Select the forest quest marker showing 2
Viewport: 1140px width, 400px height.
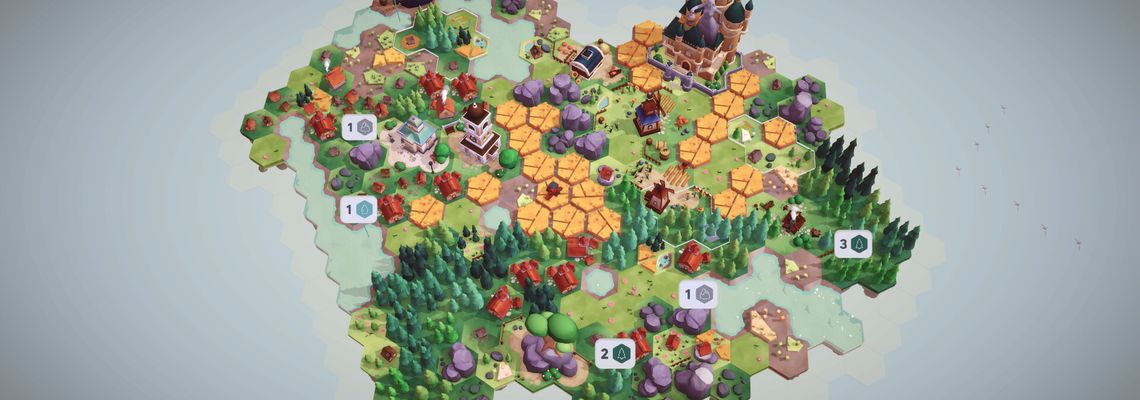pyautogui.click(x=615, y=353)
